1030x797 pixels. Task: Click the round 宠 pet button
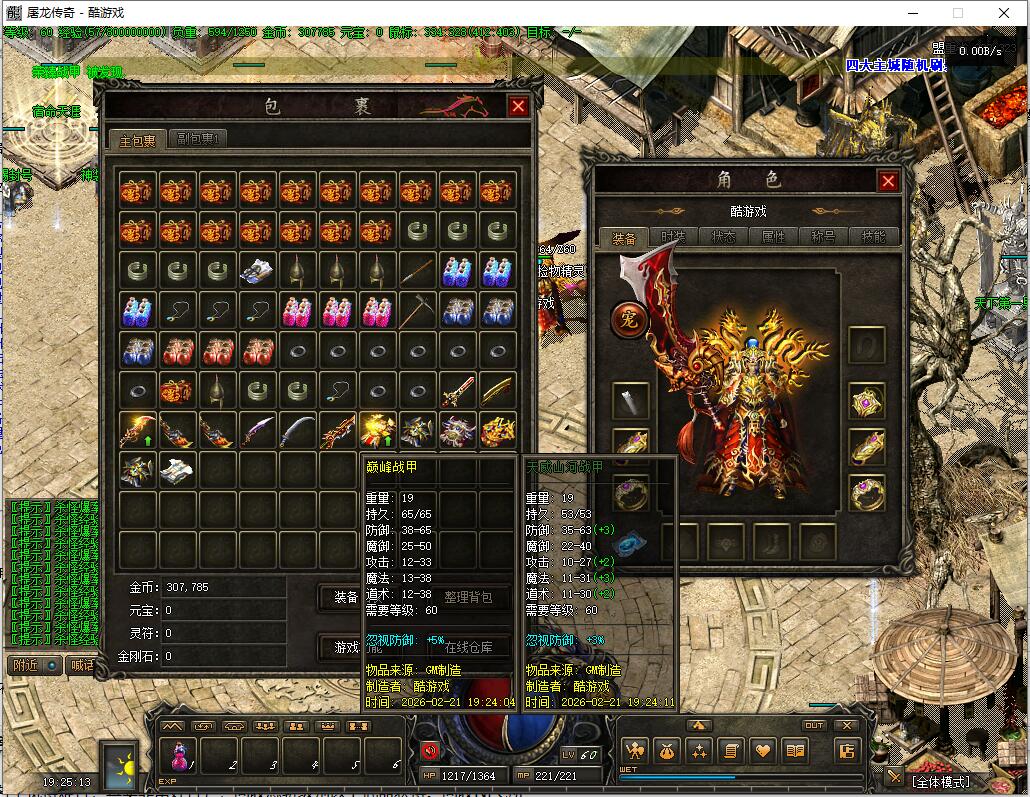tap(630, 320)
